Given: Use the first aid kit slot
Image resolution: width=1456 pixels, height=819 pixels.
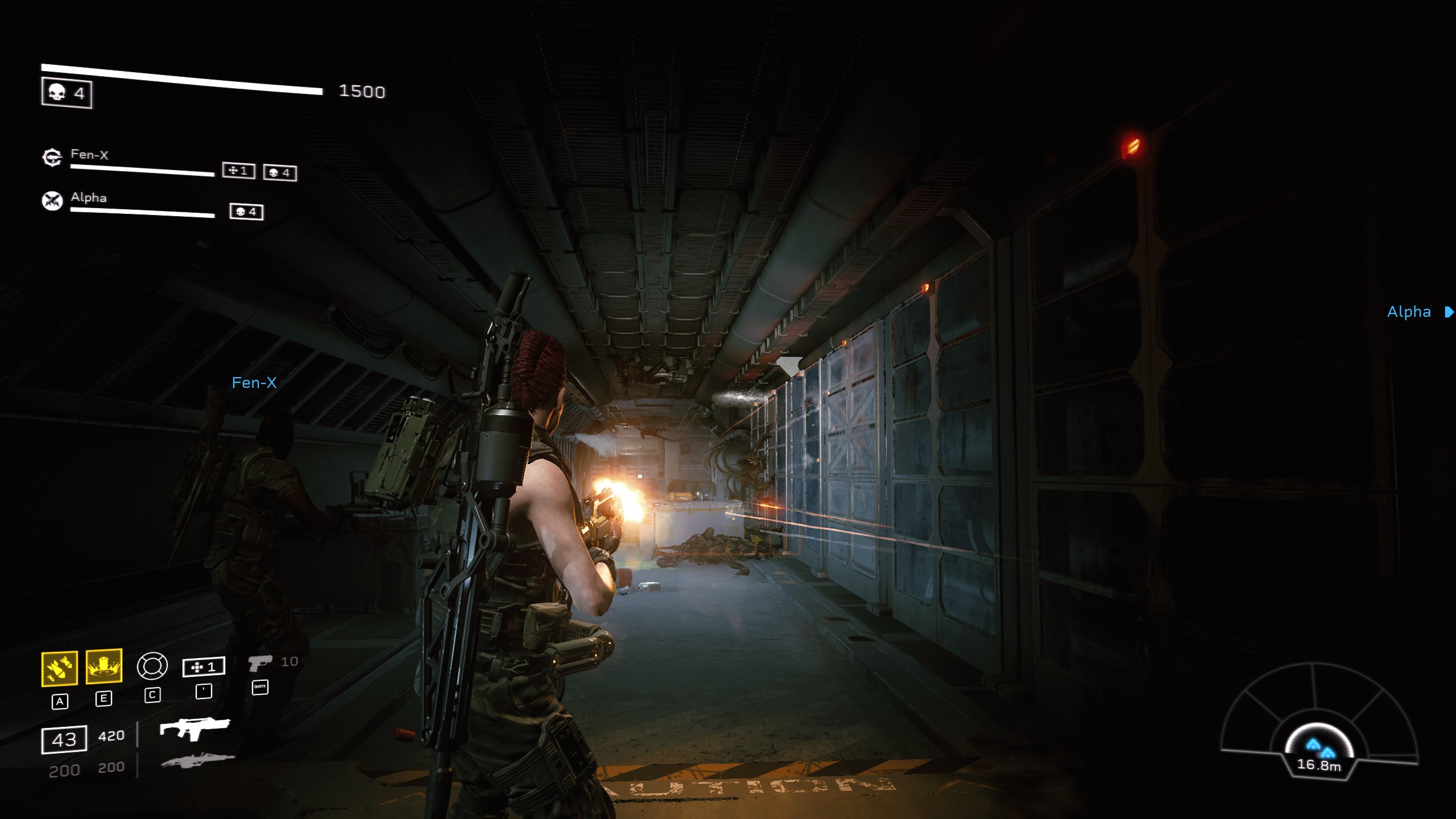Looking at the screenshot, I should pyautogui.click(x=204, y=667).
